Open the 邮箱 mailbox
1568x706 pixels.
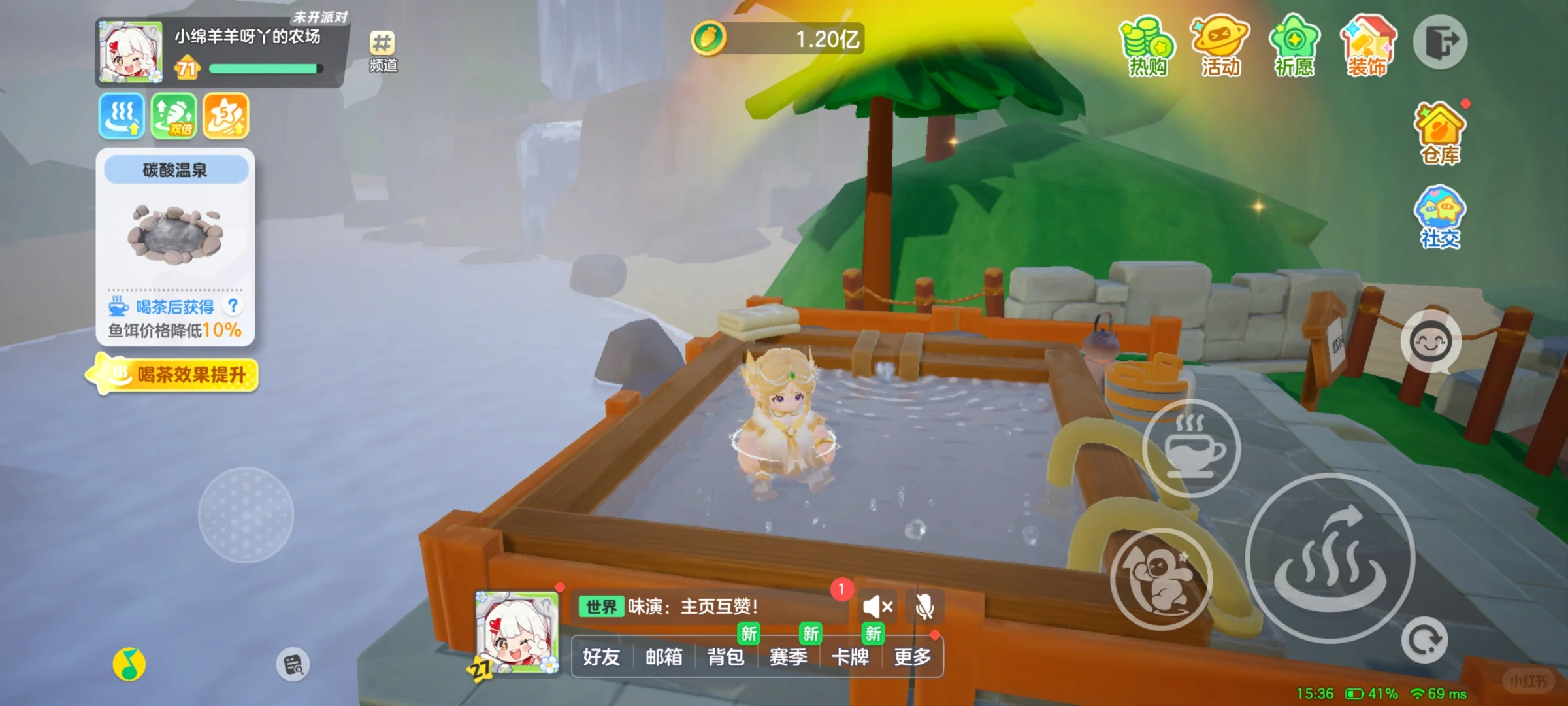tap(664, 656)
